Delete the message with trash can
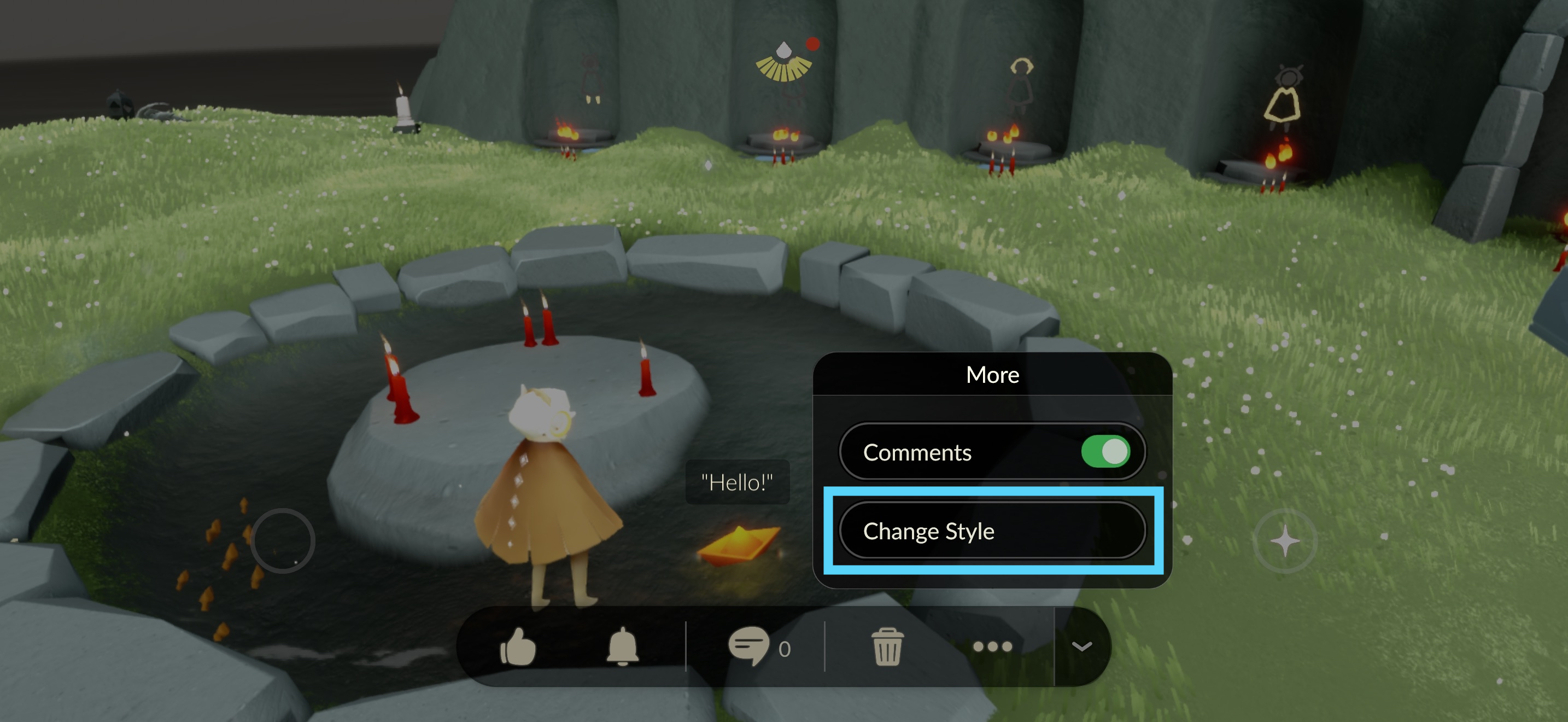 [887, 647]
